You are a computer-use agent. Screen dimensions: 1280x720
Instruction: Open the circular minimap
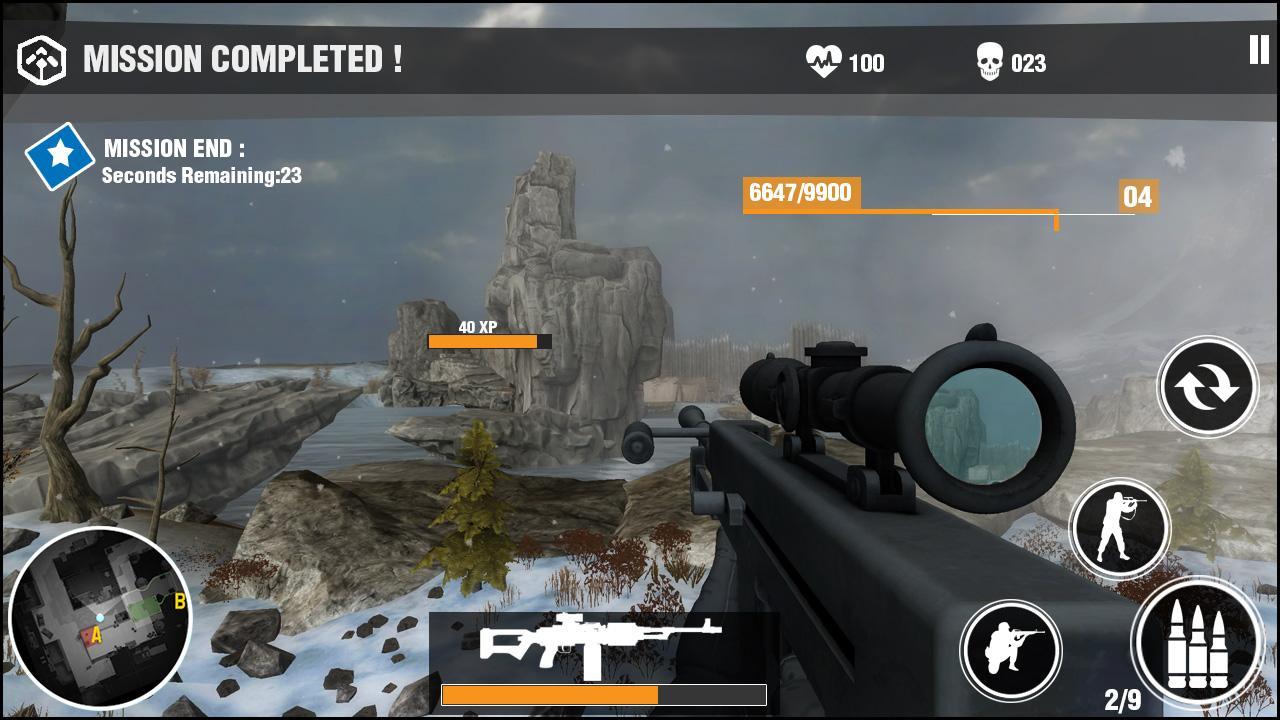coord(99,617)
